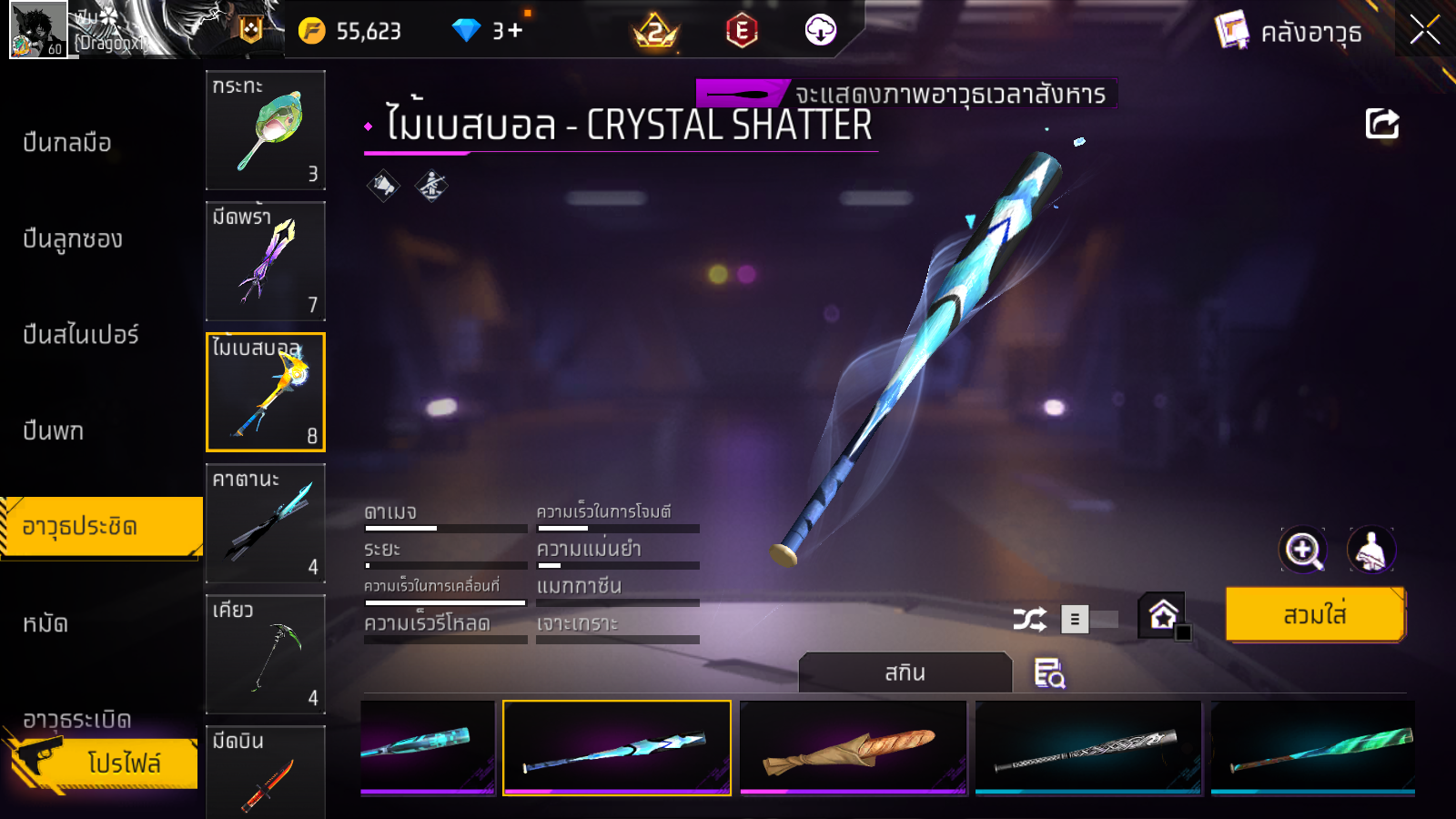Zoom in with the magnifier icon
The image size is (1456, 819).
(1303, 550)
